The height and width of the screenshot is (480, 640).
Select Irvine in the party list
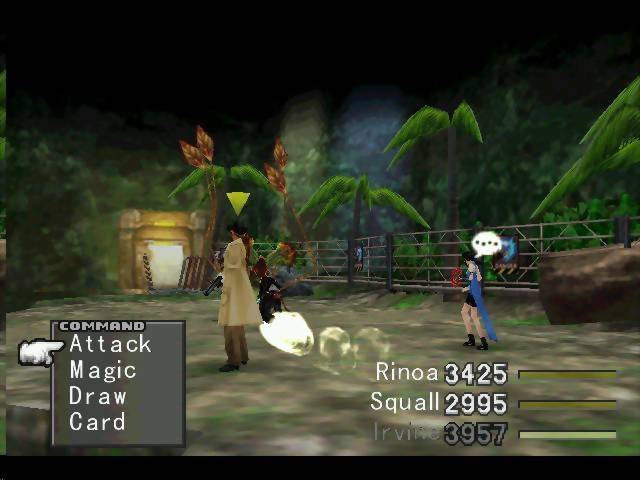coord(406,432)
